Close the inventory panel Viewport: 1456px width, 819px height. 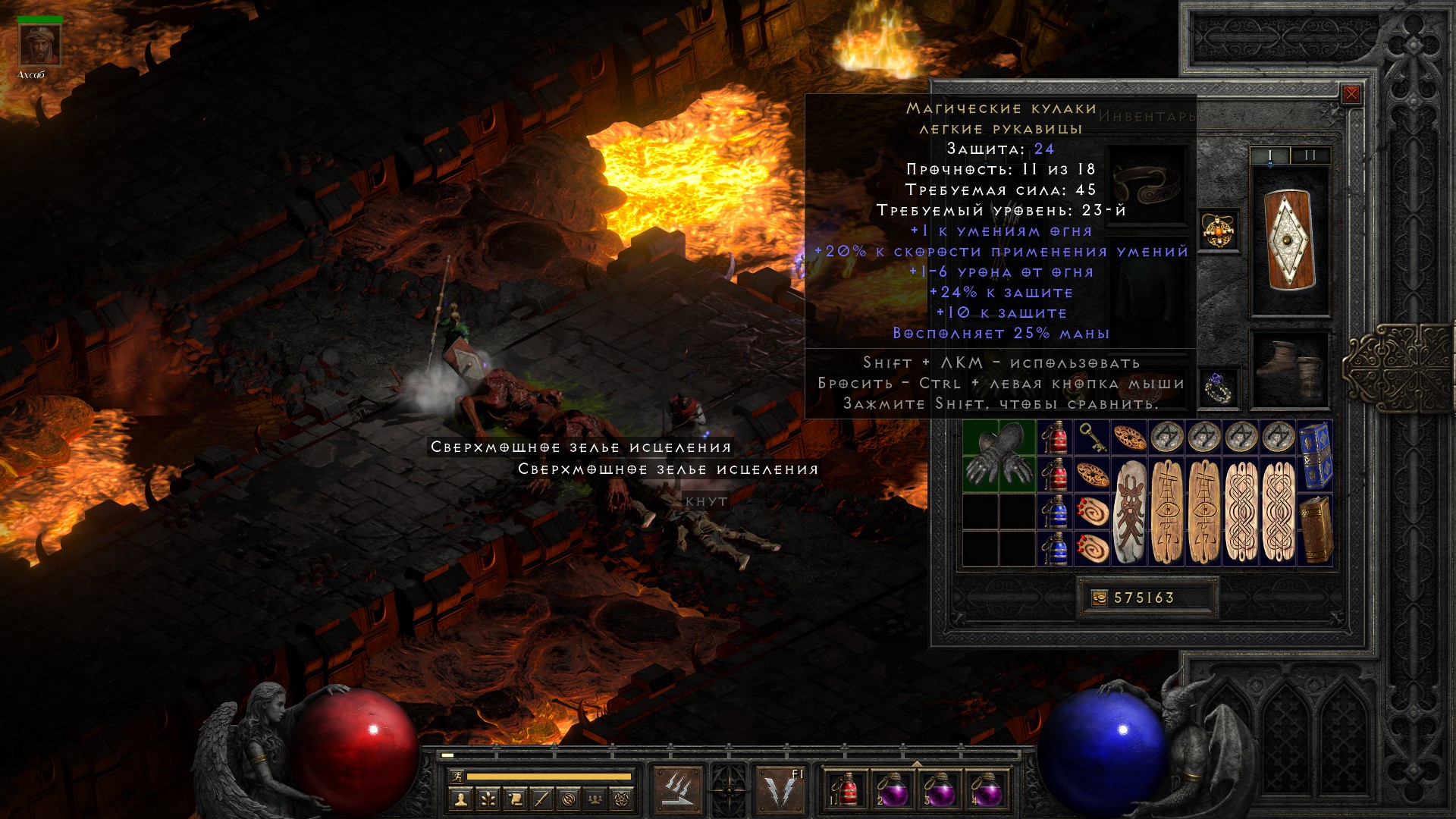click(x=1351, y=95)
